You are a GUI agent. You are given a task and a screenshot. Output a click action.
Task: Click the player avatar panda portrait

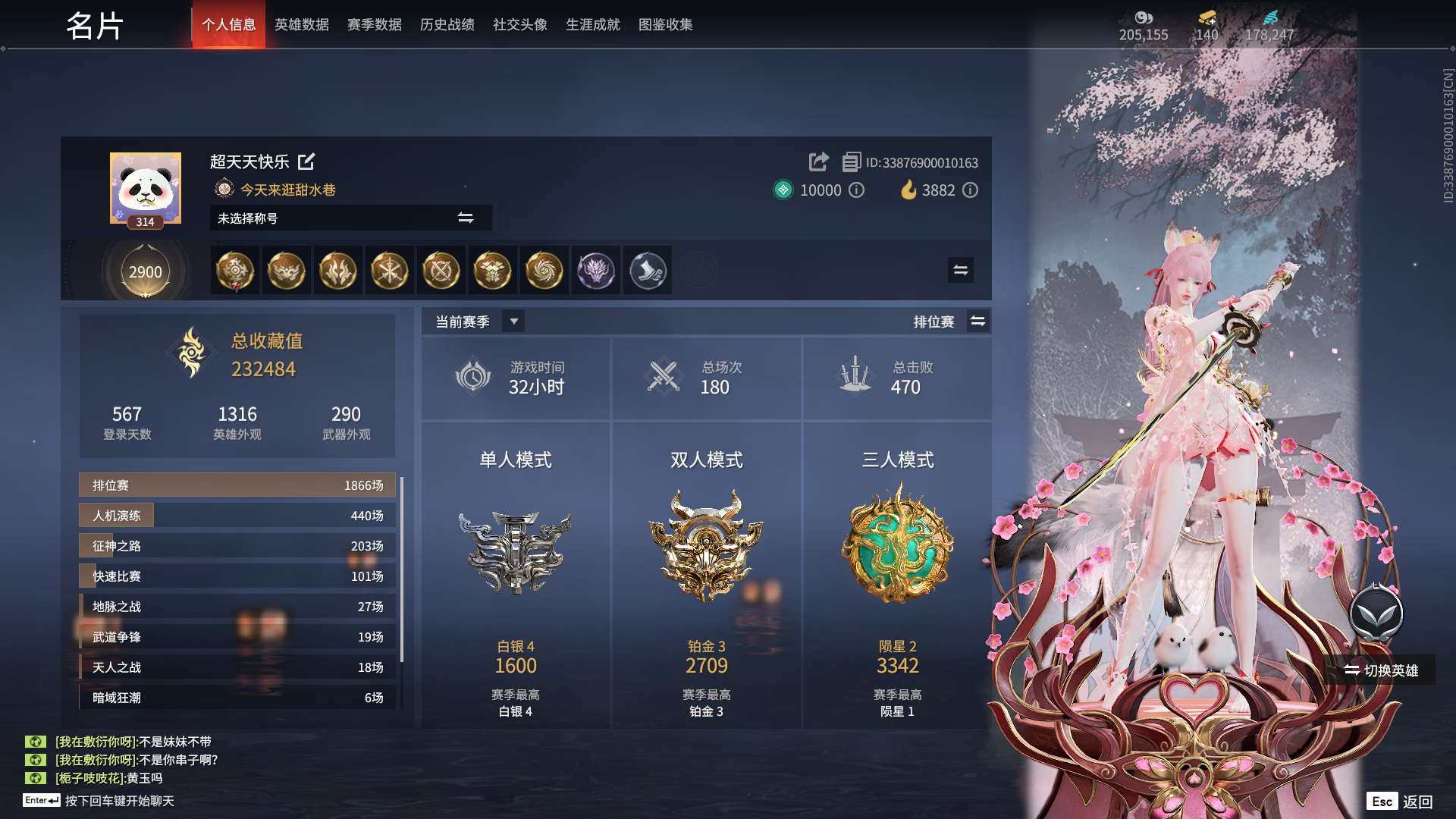click(x=144, y=188)
